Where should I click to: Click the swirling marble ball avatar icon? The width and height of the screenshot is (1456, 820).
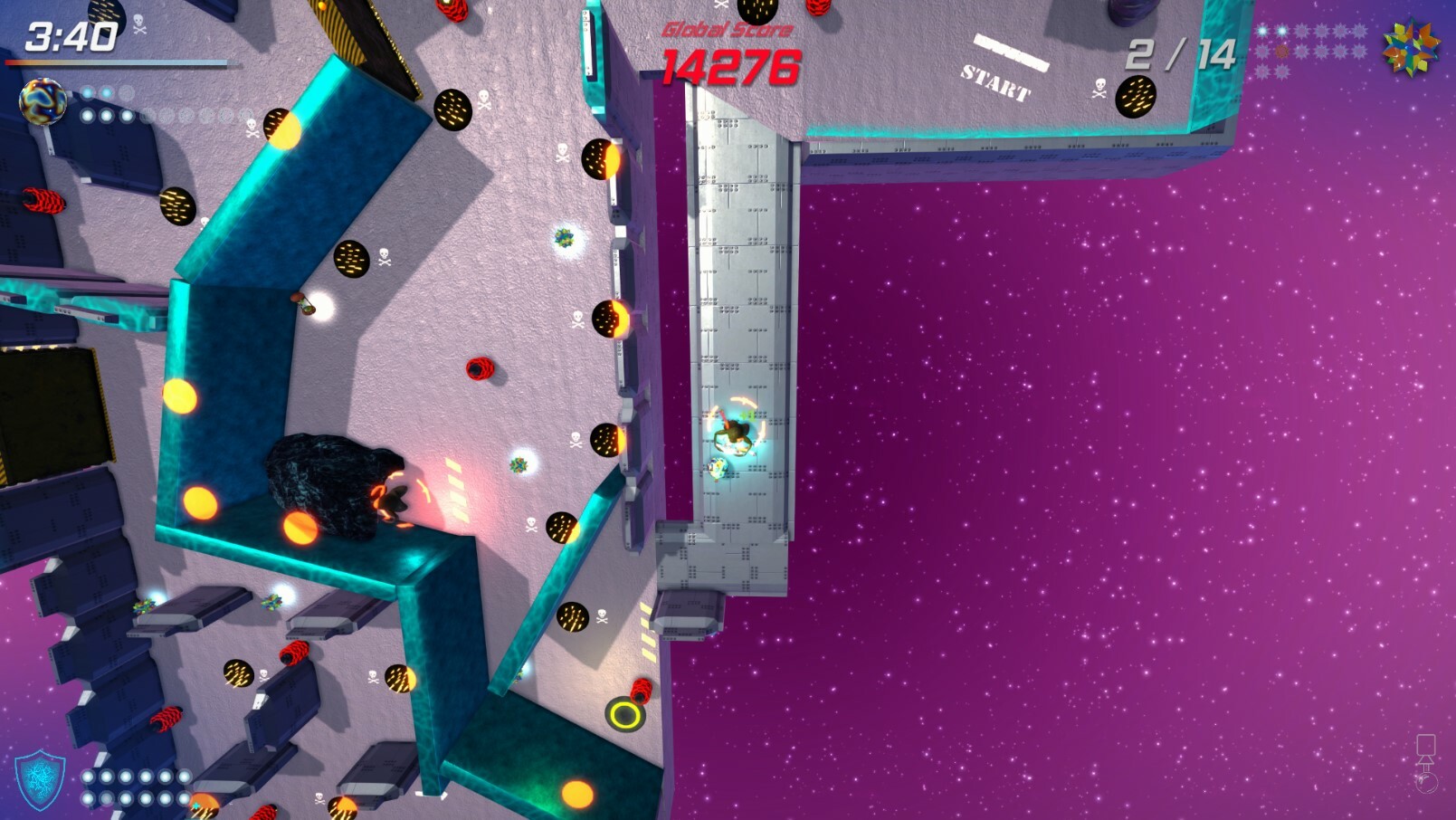43,103
